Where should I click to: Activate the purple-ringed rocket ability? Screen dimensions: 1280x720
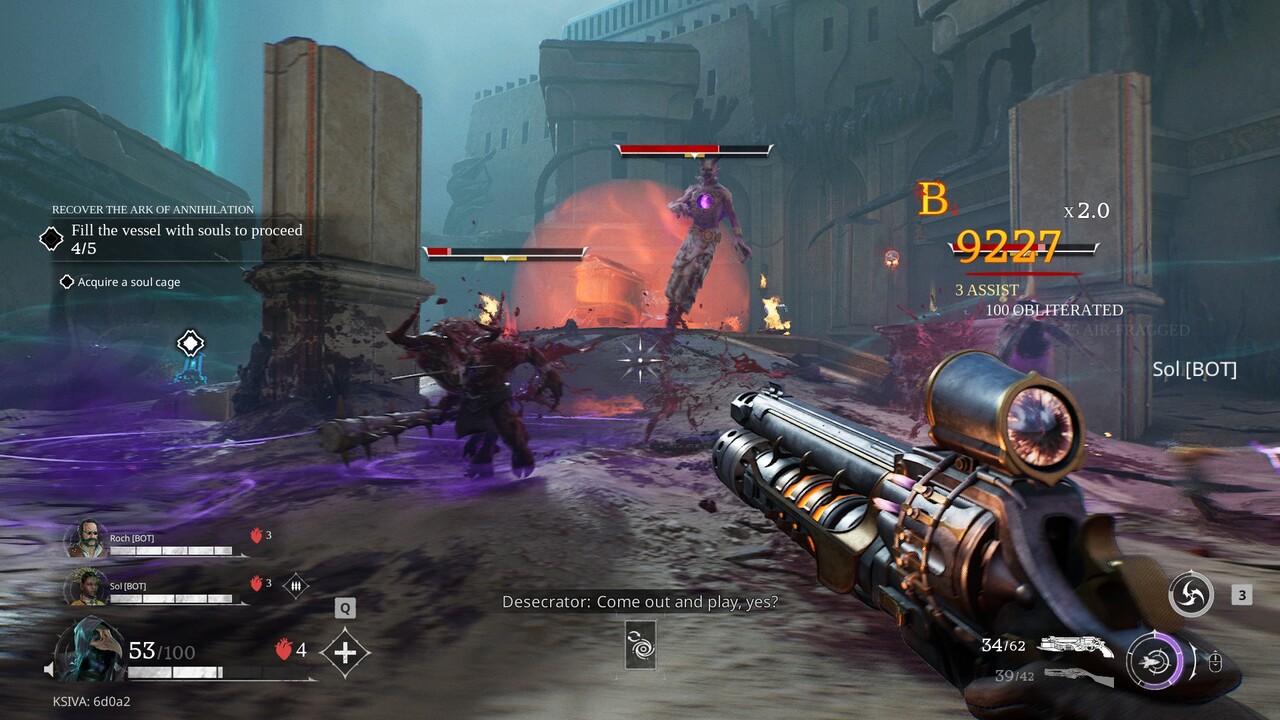tap(1154, 661)
